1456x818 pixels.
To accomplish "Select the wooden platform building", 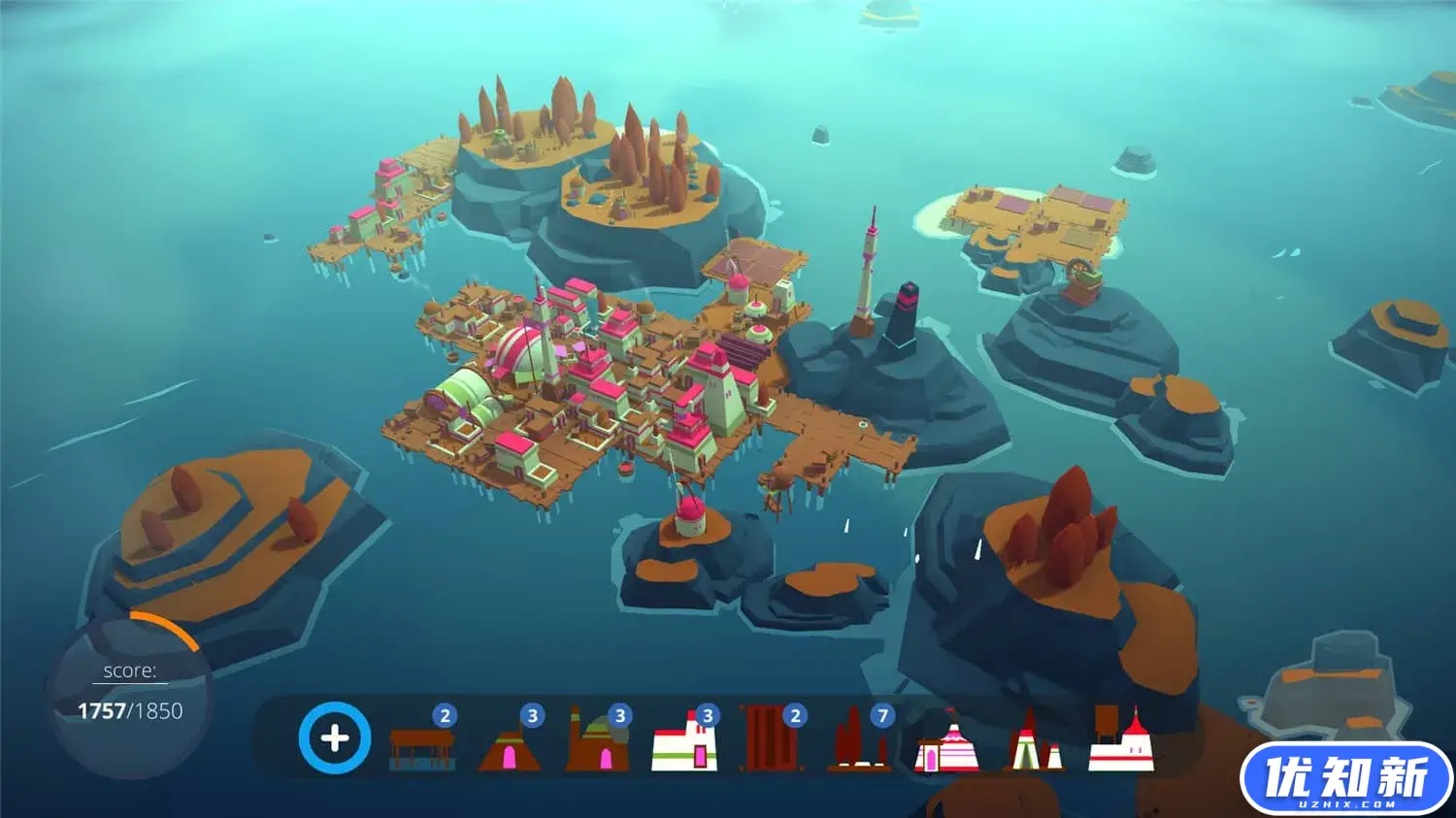I will [421, 748].
